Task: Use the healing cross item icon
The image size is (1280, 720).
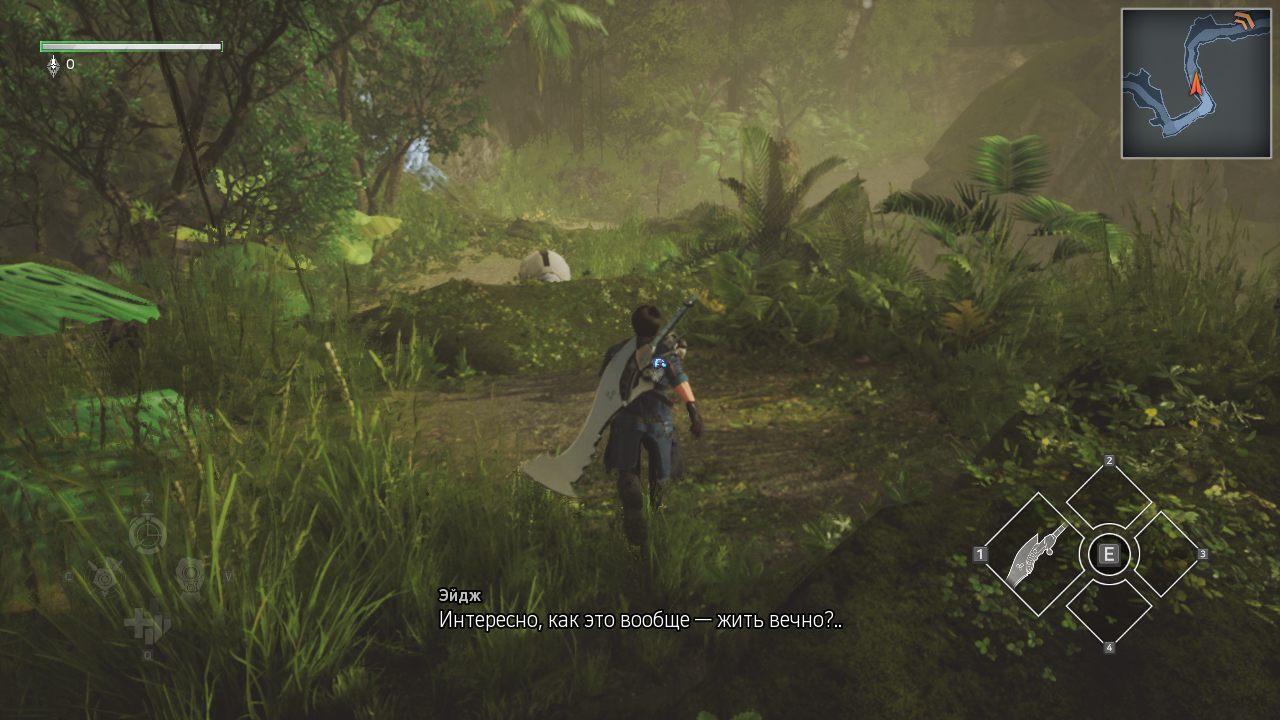Action: [146, 624]
